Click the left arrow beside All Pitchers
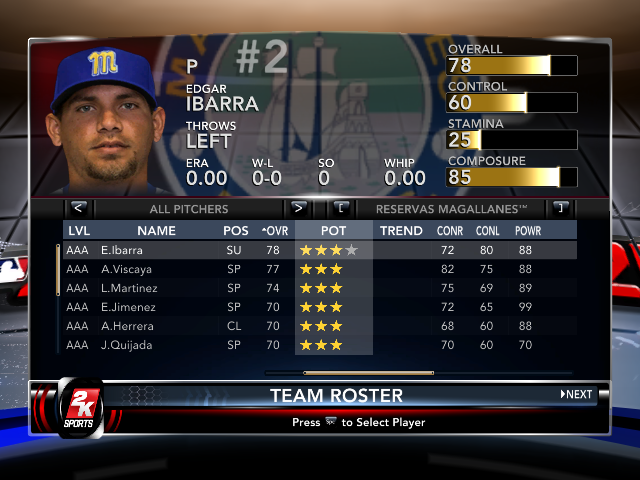Image resolution: width=640 pixels, height=480 pixels. tap(79, 209)
